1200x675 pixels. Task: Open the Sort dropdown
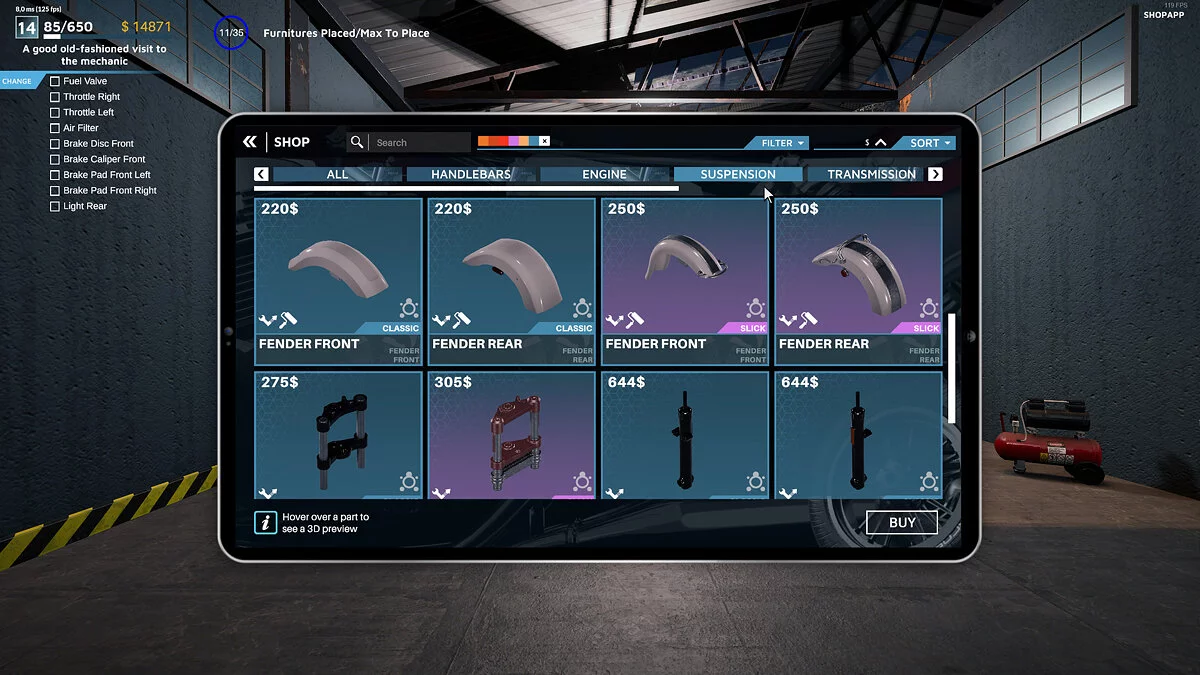pyautogui.click(x=929, y=143)
